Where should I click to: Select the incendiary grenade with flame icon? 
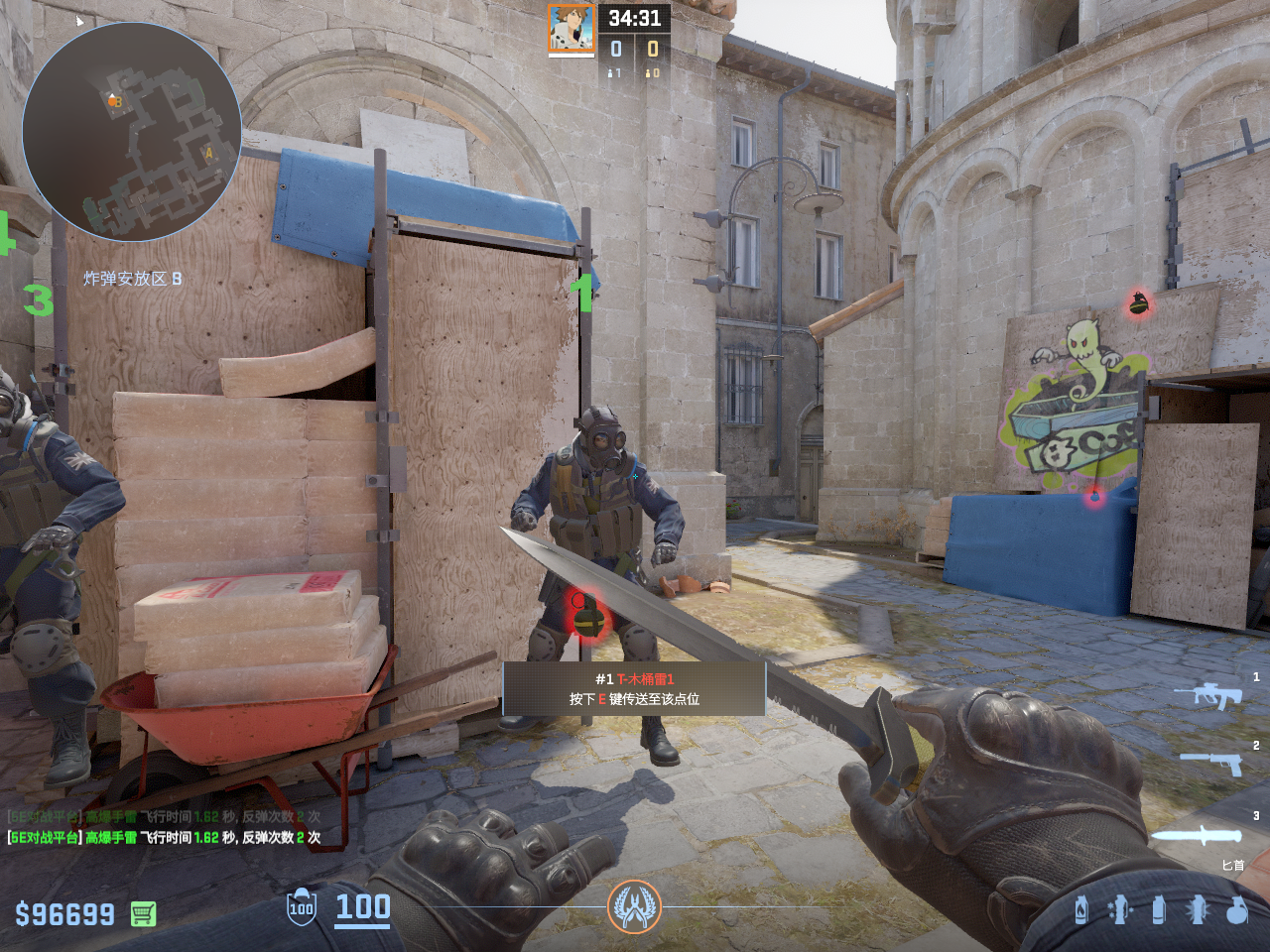(x=1081, y=909)
